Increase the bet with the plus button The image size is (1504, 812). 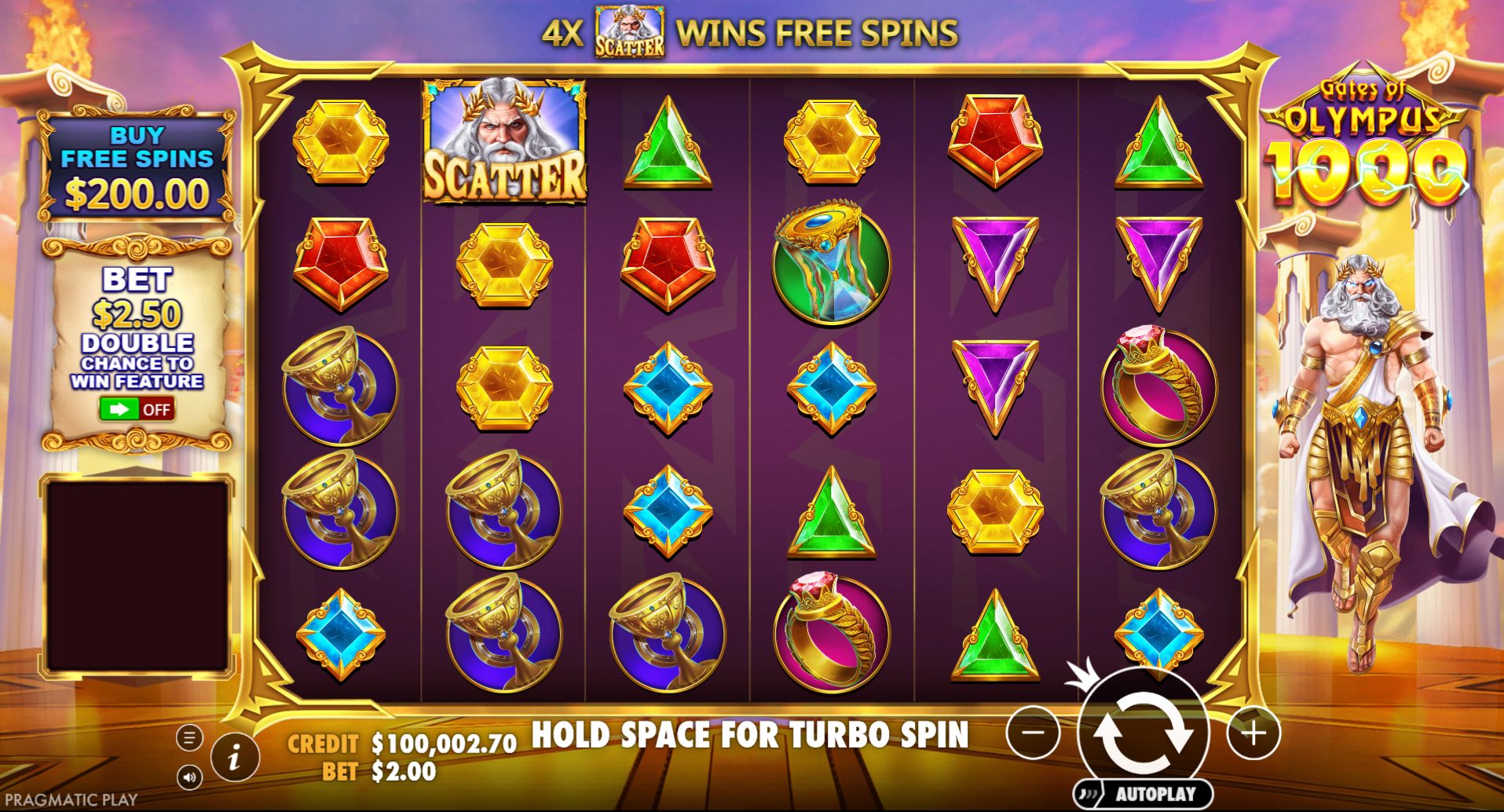1253,733
